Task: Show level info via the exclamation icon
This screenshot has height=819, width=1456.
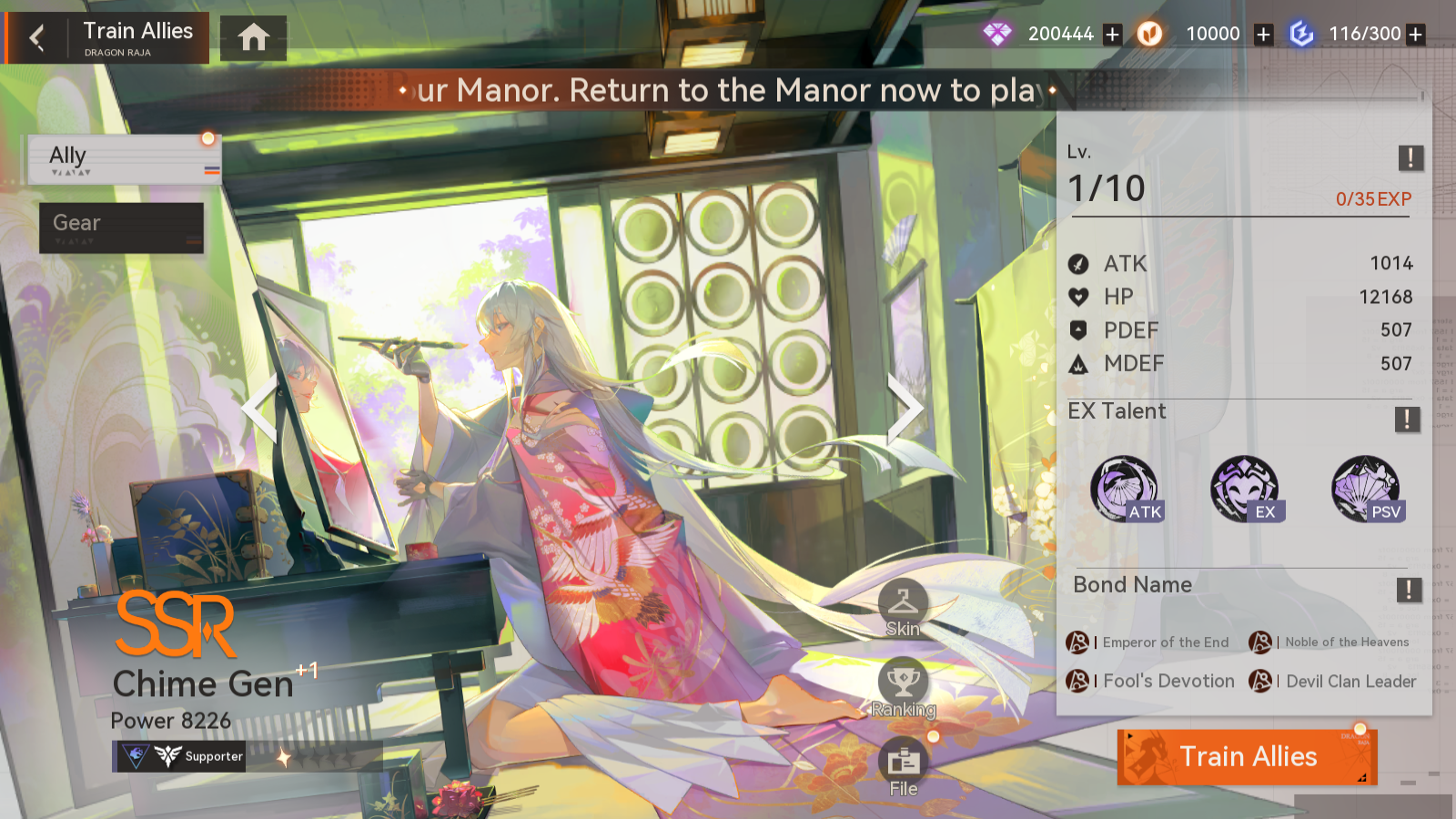Action: [1410, 157]
